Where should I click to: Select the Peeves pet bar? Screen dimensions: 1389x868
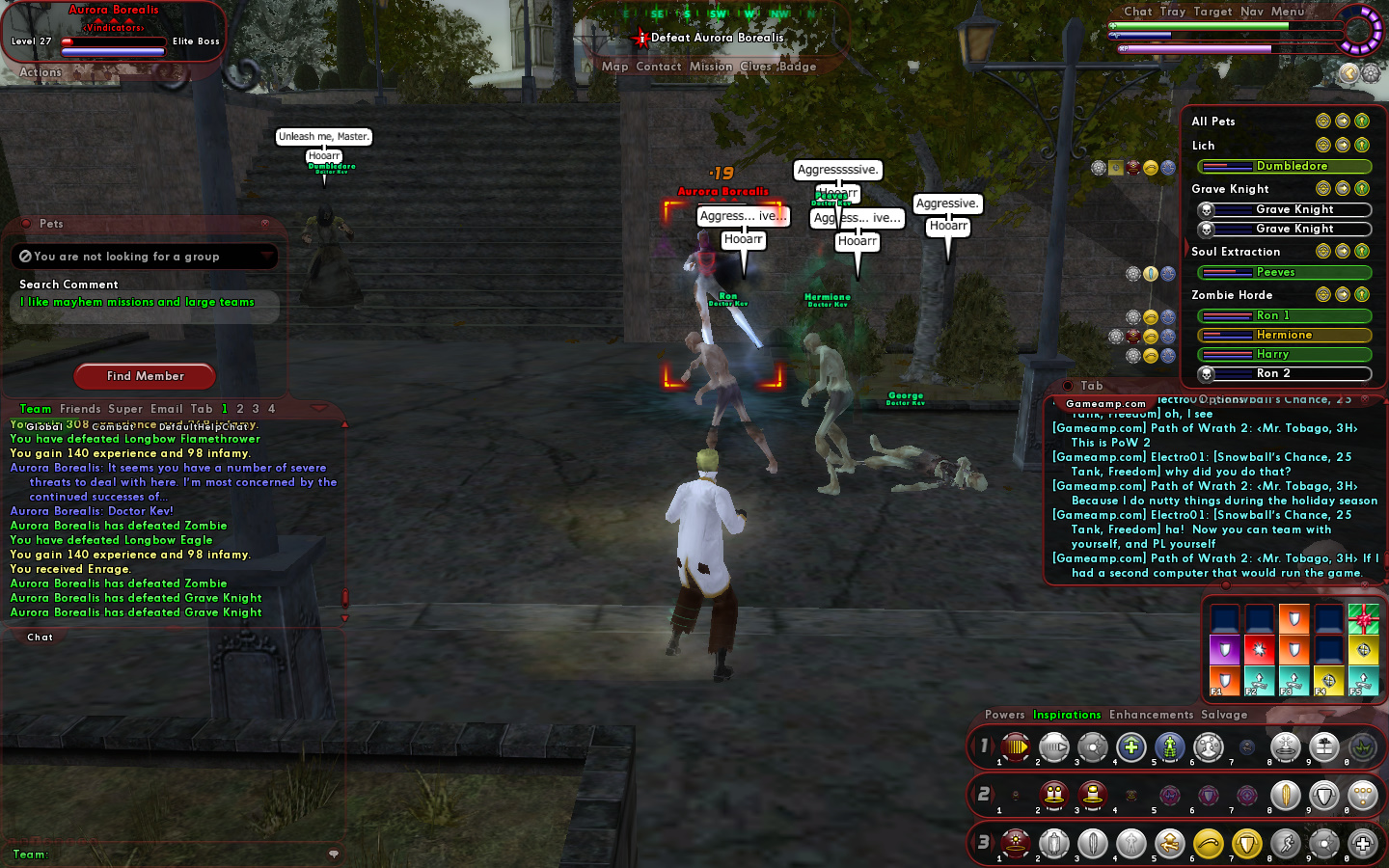[x=1284, y=272]
